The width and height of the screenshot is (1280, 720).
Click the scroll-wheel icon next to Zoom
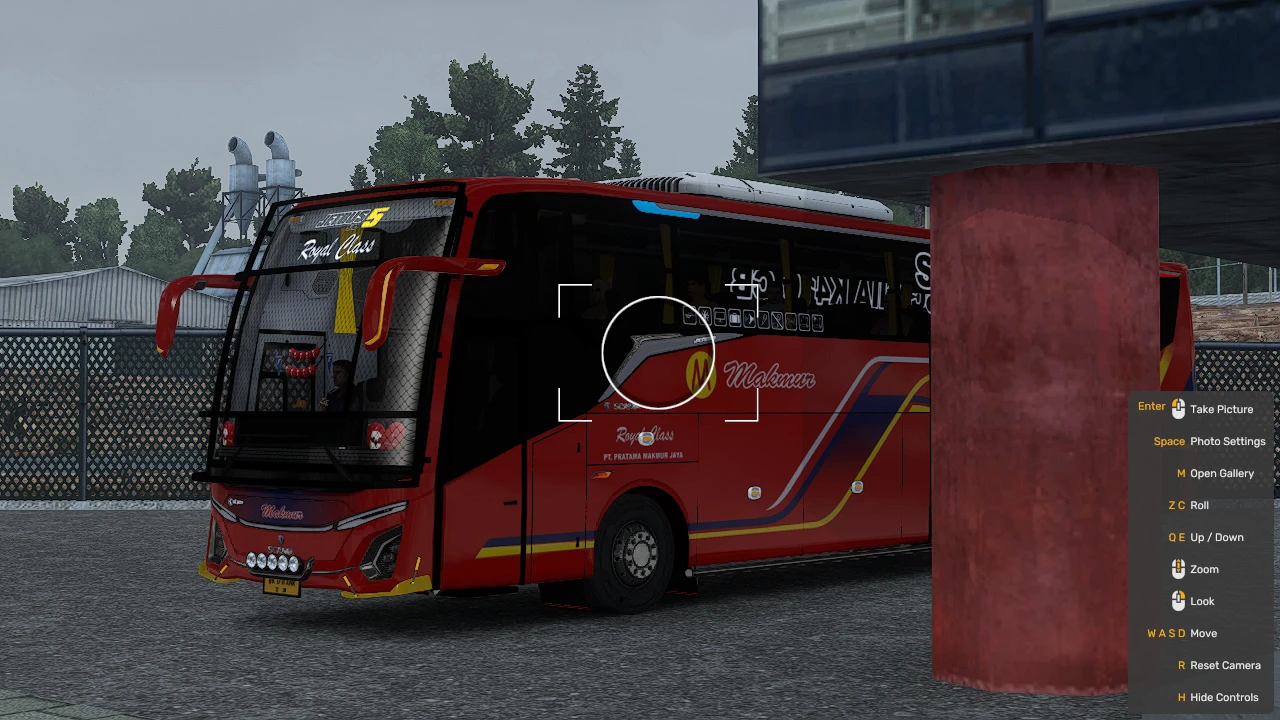pos(1178,568)
